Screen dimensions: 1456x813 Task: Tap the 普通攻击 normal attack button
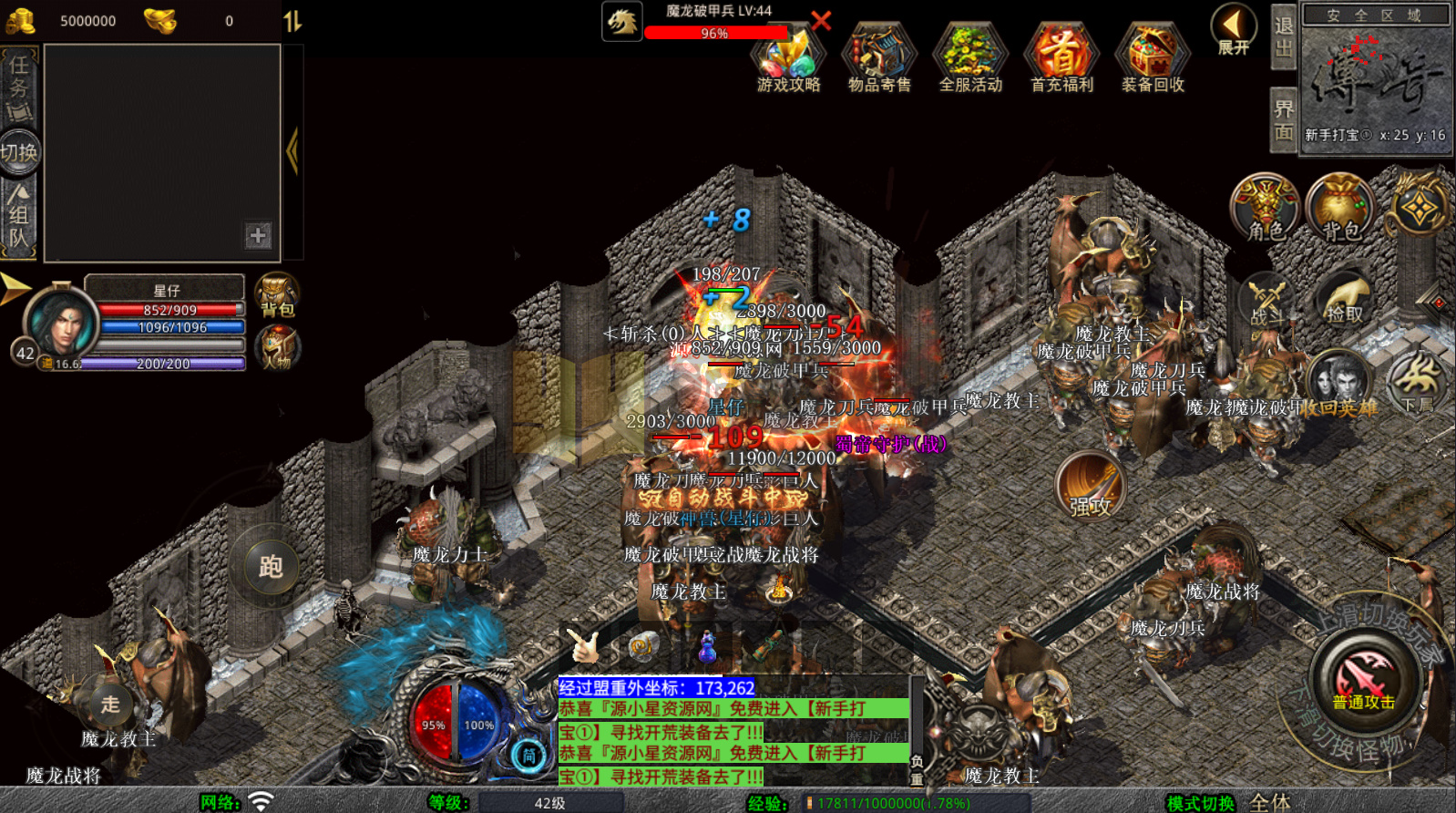(1364, 680)
